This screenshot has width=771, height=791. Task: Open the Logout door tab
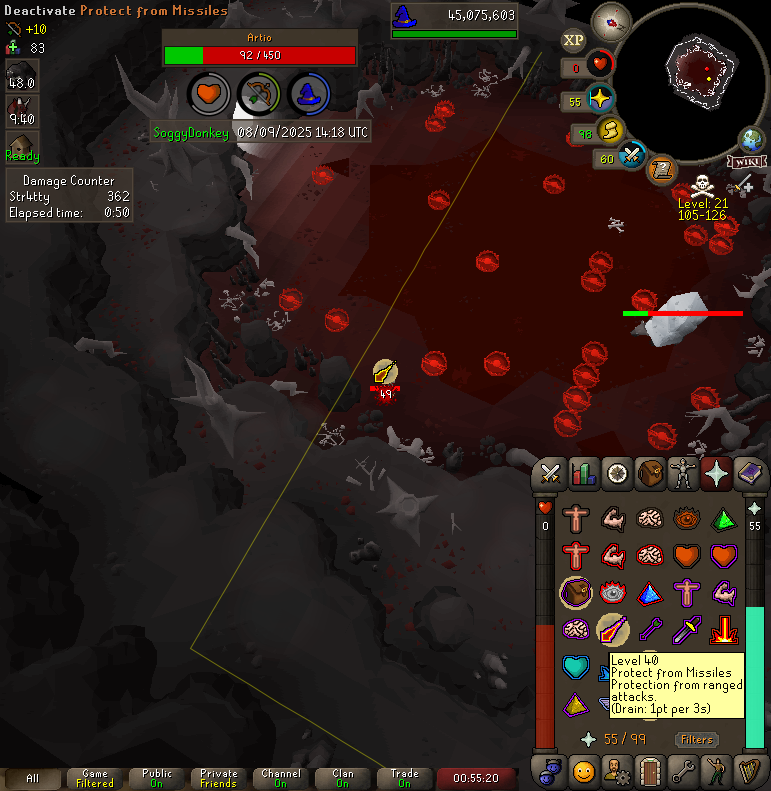[651, 771]
